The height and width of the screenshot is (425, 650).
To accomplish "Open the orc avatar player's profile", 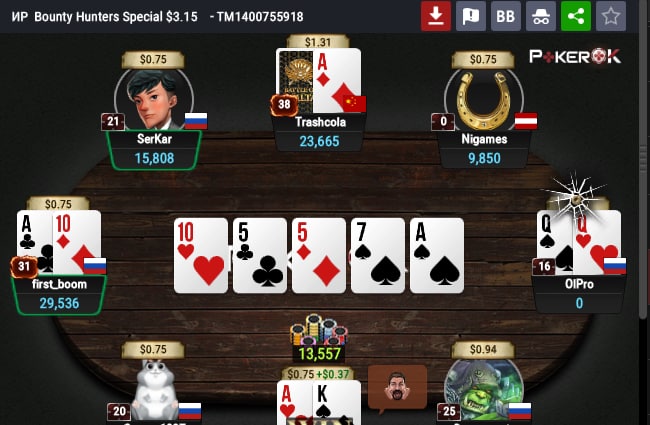I will [x=483, y=392].
